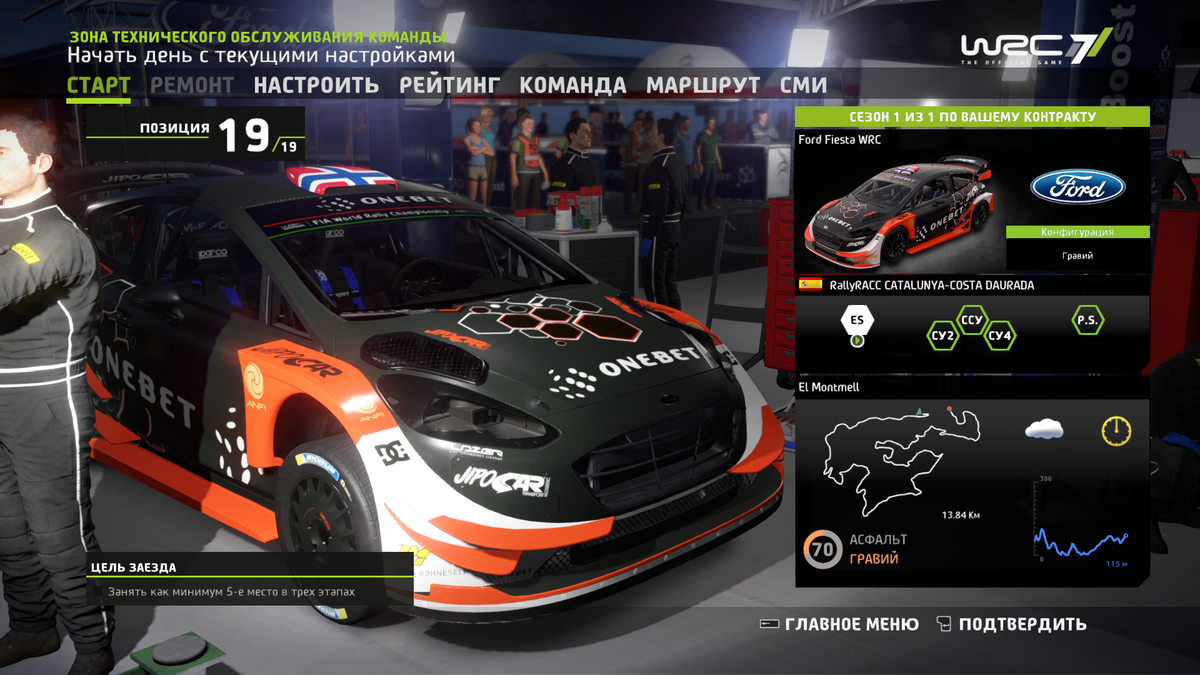Select the ССУ stage hexagon
The width and height of the screenshot is (1200, 675).
[971, 321]
